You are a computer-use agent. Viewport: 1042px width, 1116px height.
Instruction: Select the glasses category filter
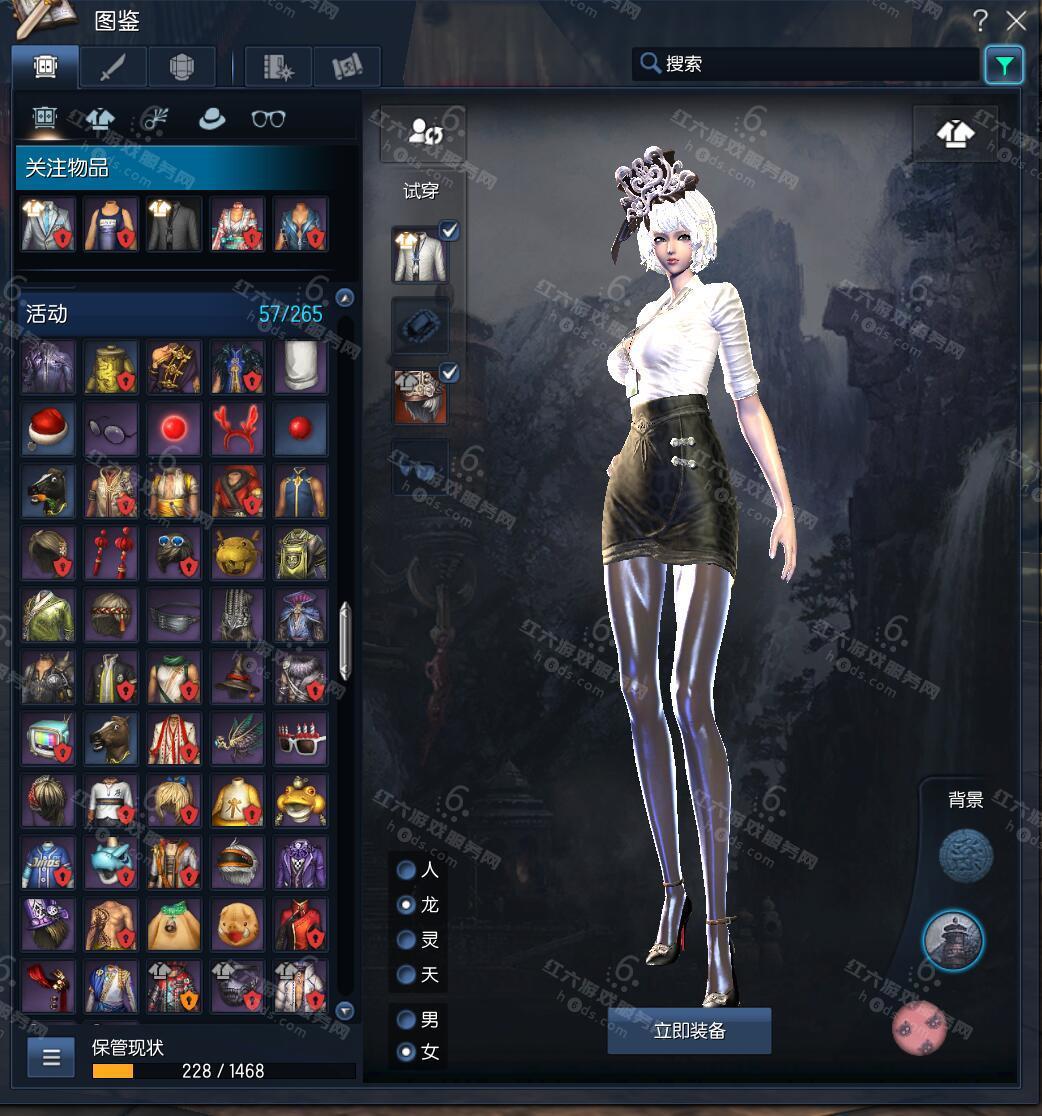tap(268, 119)
